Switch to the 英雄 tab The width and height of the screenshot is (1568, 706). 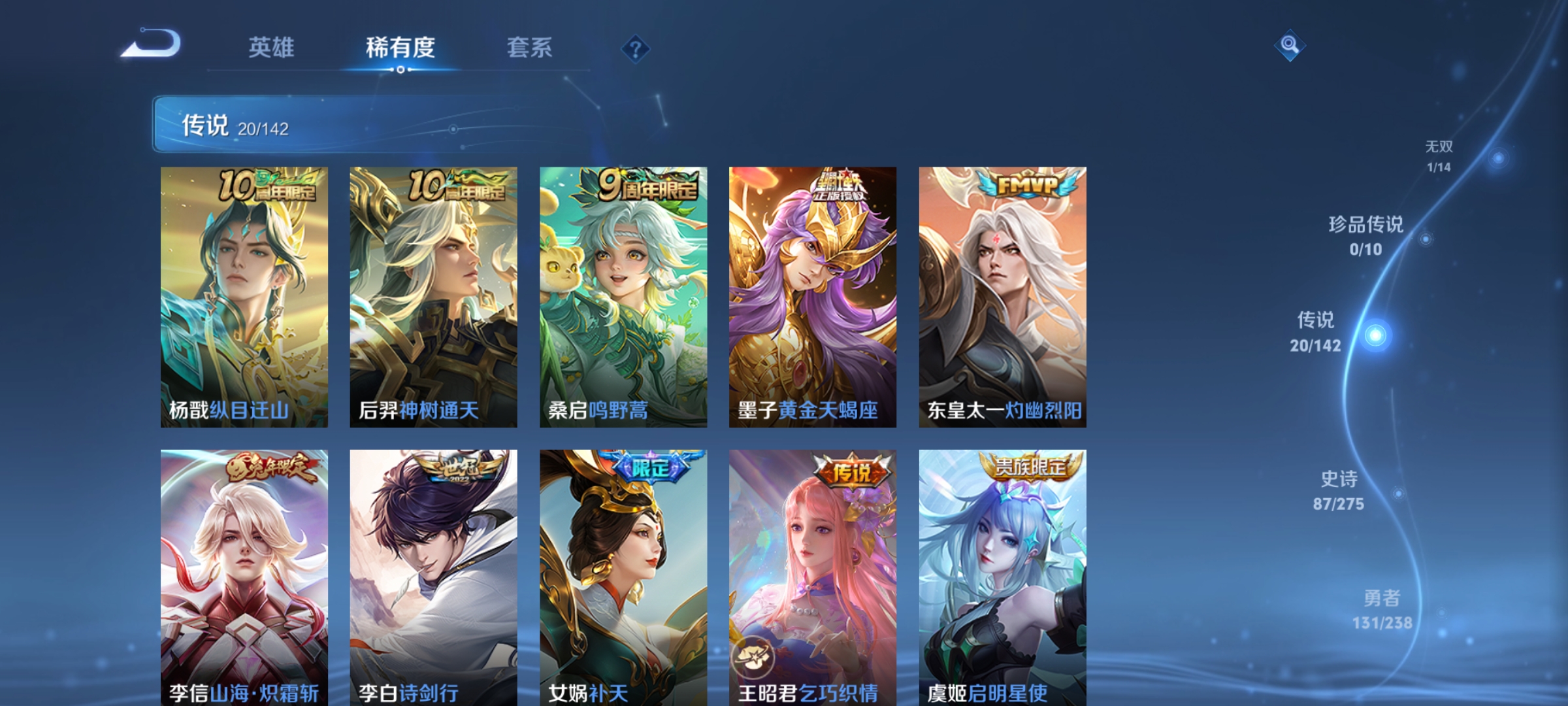point(272,46)
